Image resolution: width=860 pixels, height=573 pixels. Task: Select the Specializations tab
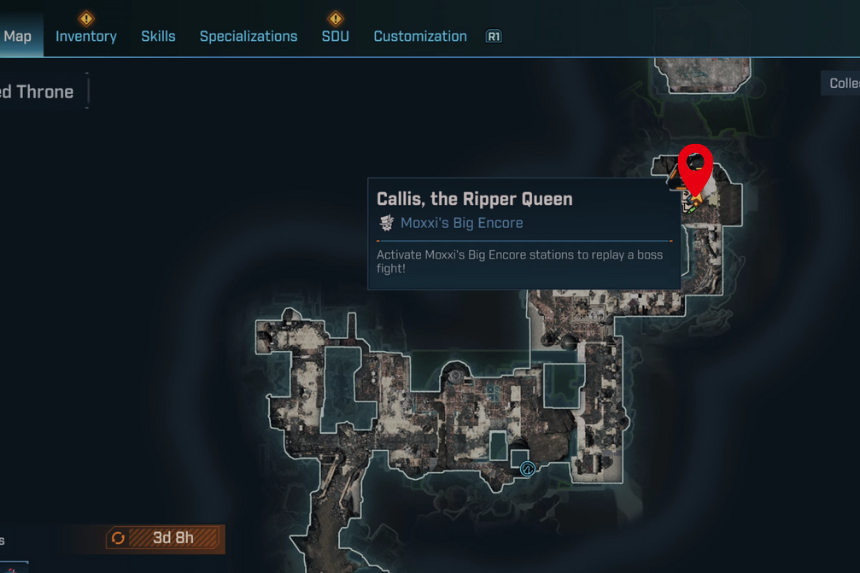(248, 36)
